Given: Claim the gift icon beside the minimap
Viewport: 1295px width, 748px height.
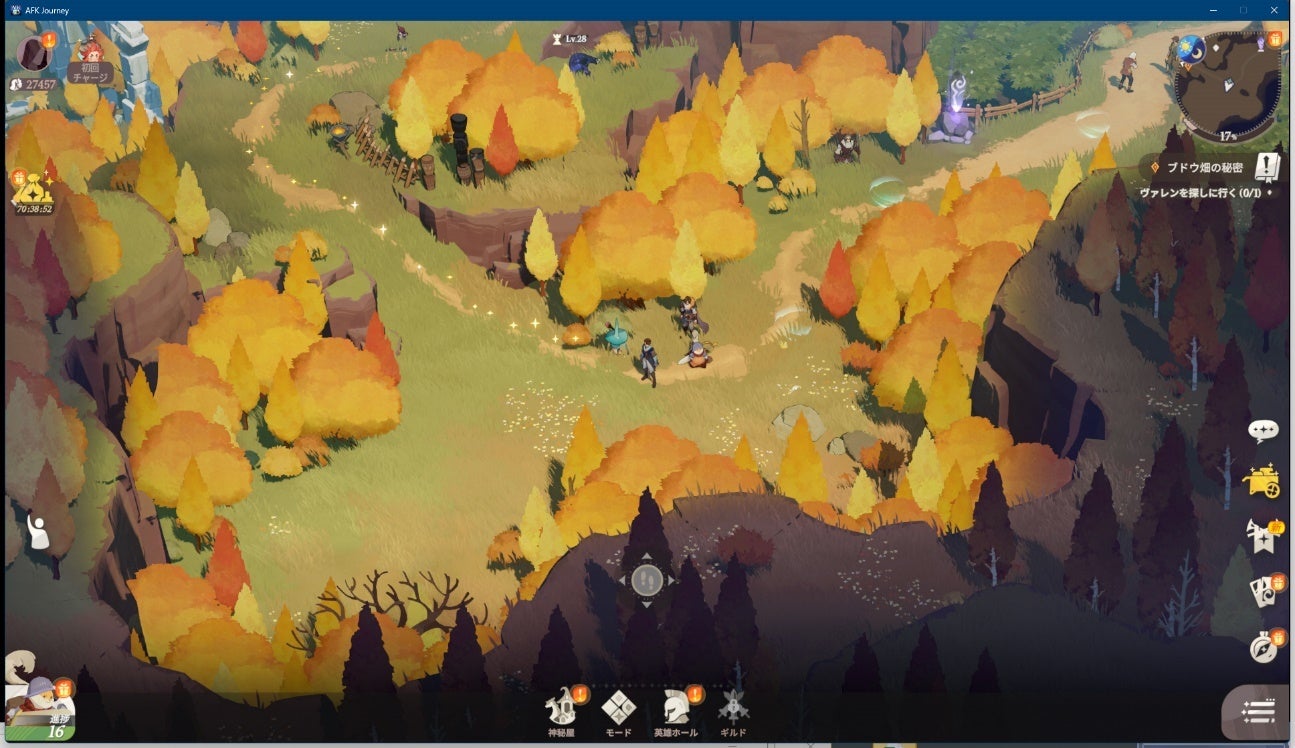Looking at the screenshot, I should coord(1275,40).
